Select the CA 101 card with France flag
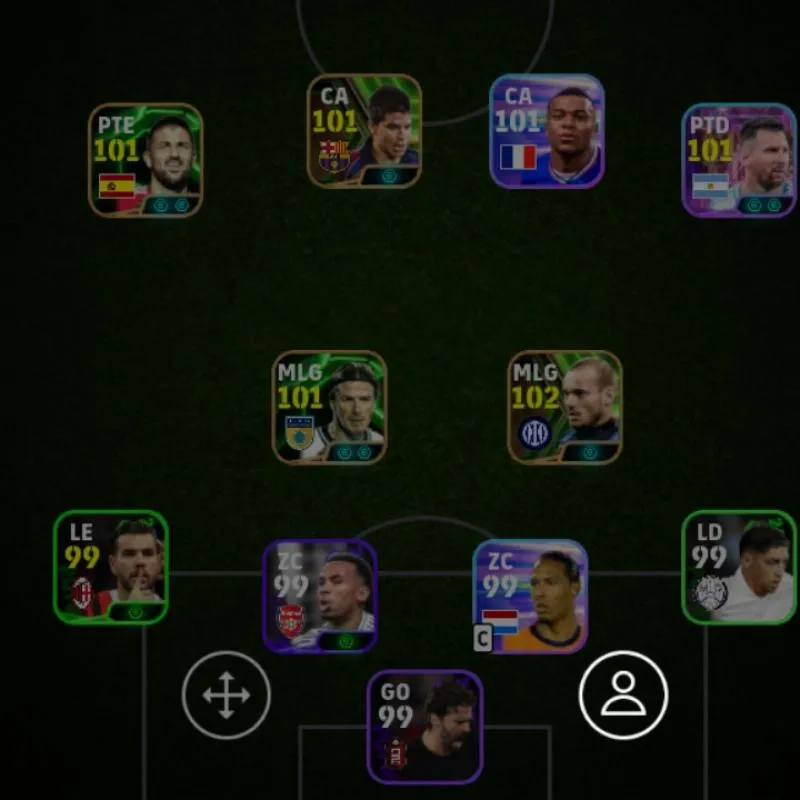The image size is (800, 800). tap(547, 131)
